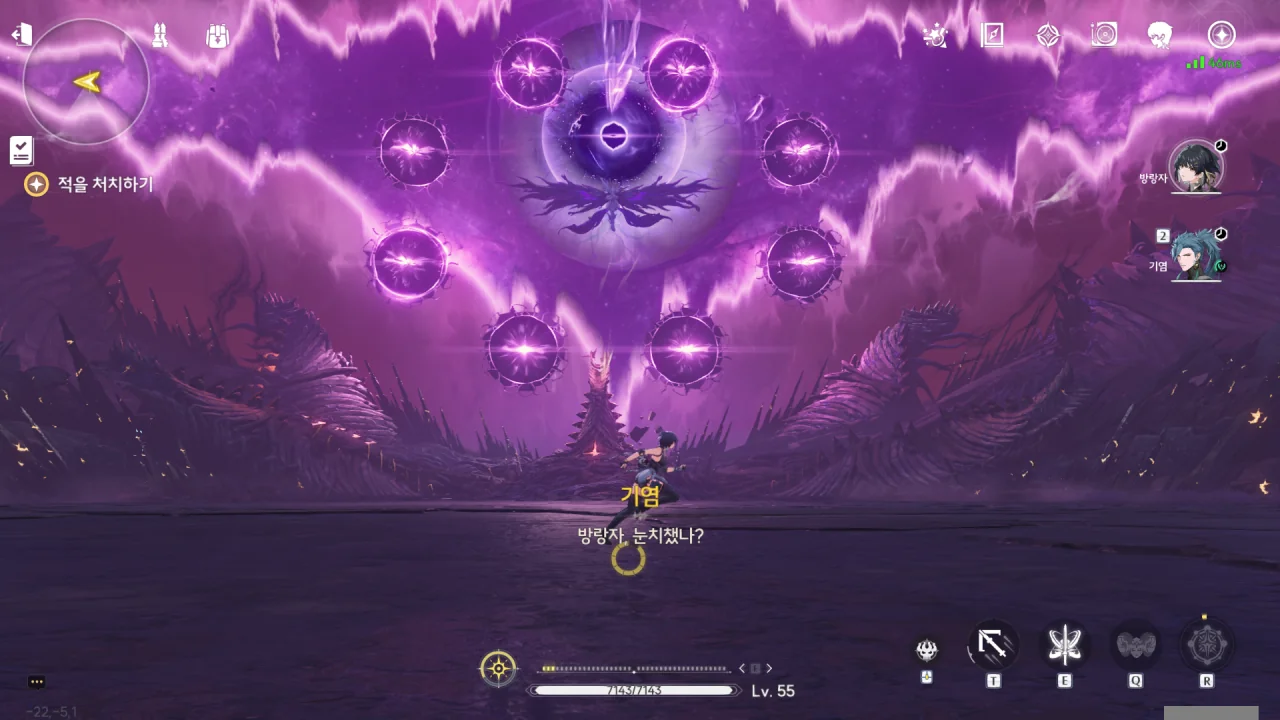Switch to character 기염
Viewport: 1280px width, 720px height.
[x=1195, y=255]
